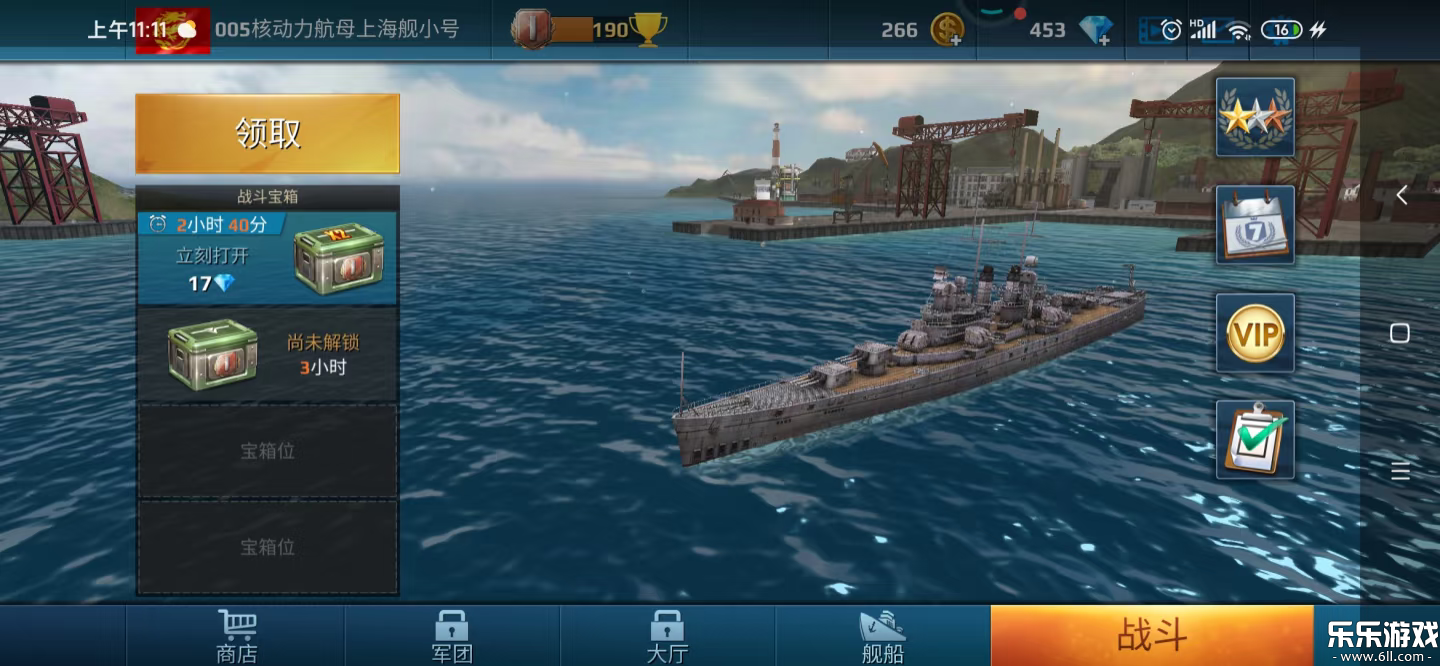Select the locked 3-hour battle chest
This screenshot has width=1440, height=666.
[x=267, y=354]
